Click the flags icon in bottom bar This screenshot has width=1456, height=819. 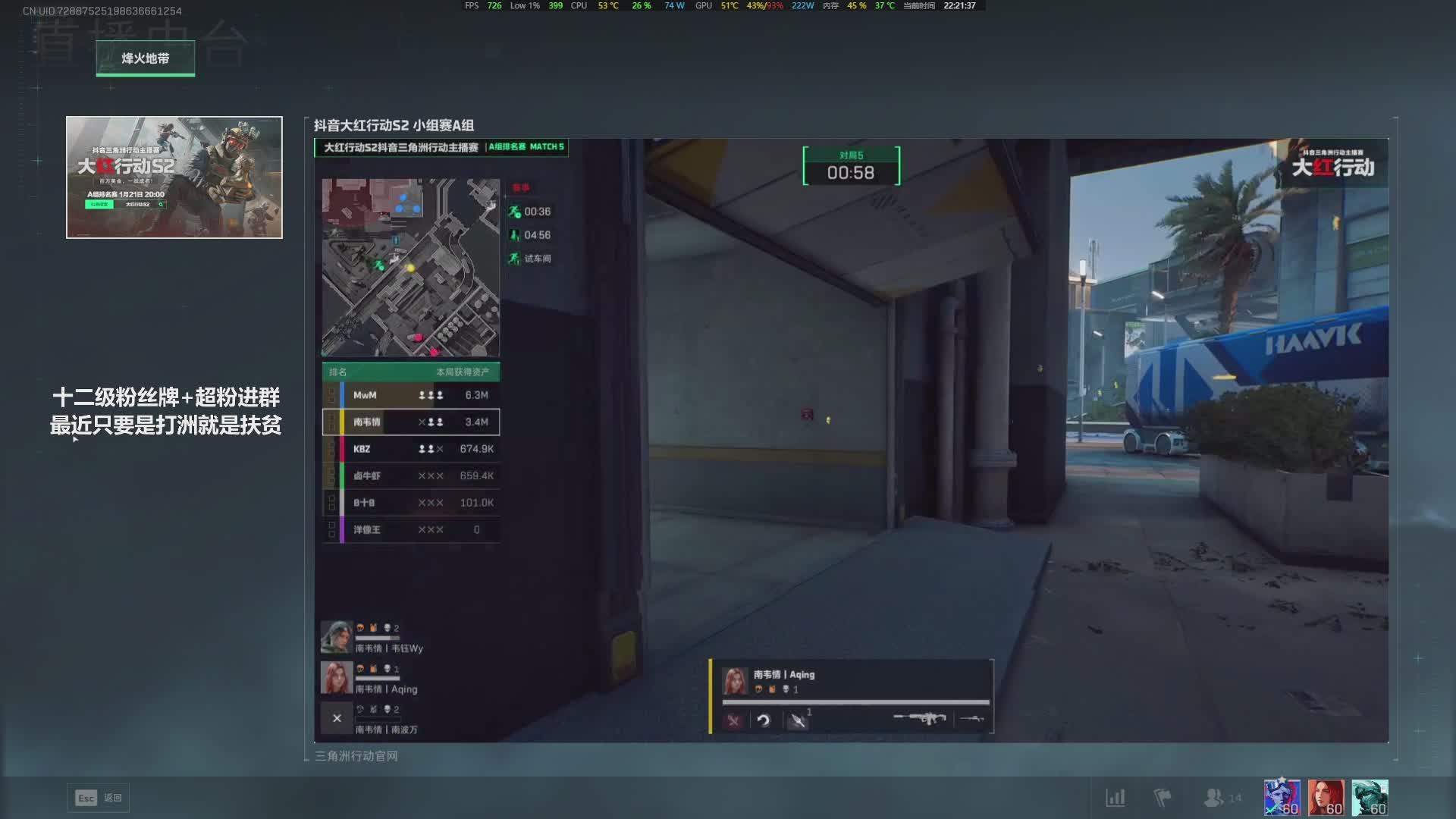pos(1162,798)
